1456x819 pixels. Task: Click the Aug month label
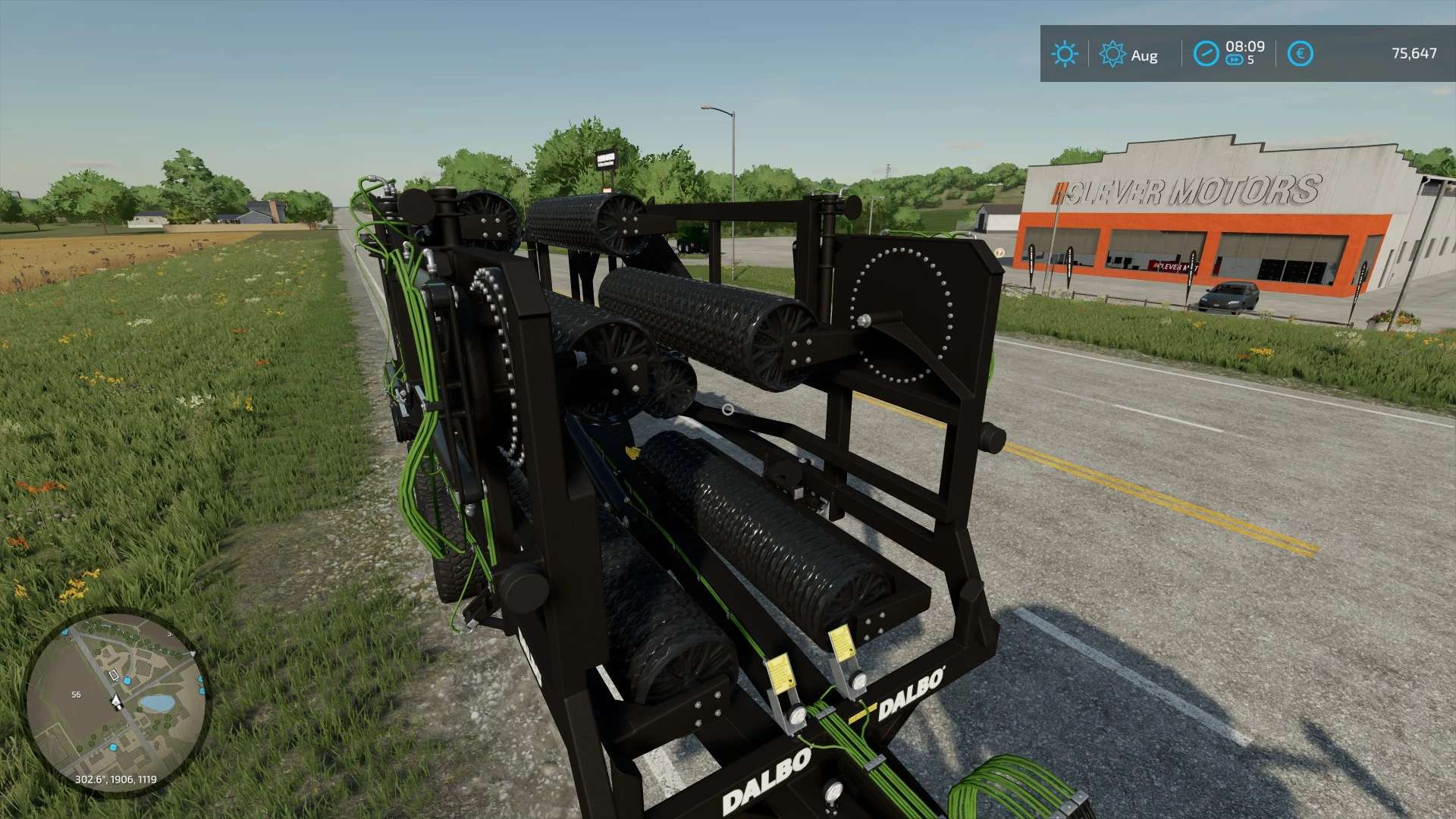(x=1144, y=55)
